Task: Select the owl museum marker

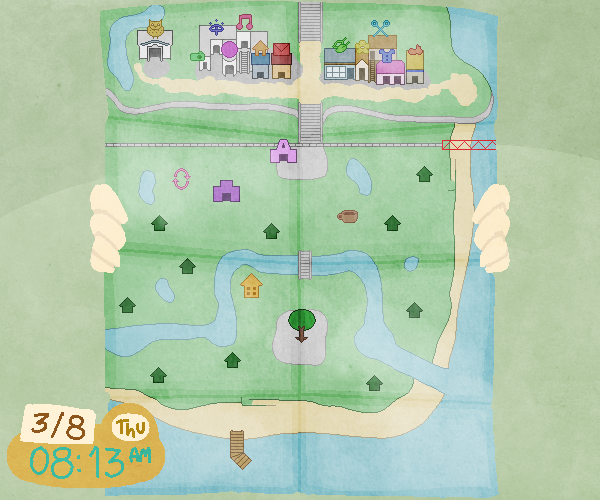Action: point(155,29)
